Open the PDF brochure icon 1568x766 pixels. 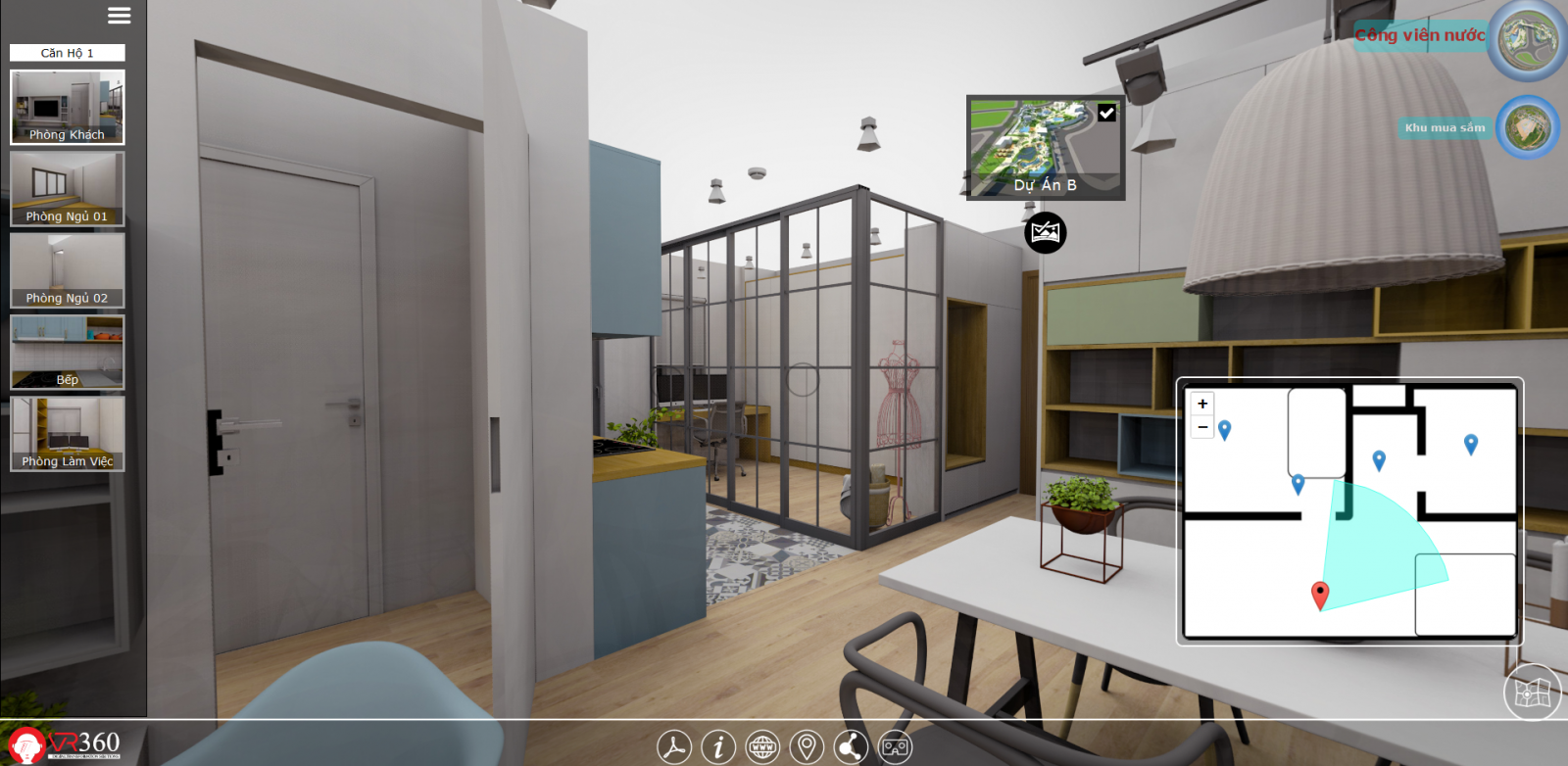[672, 747]
